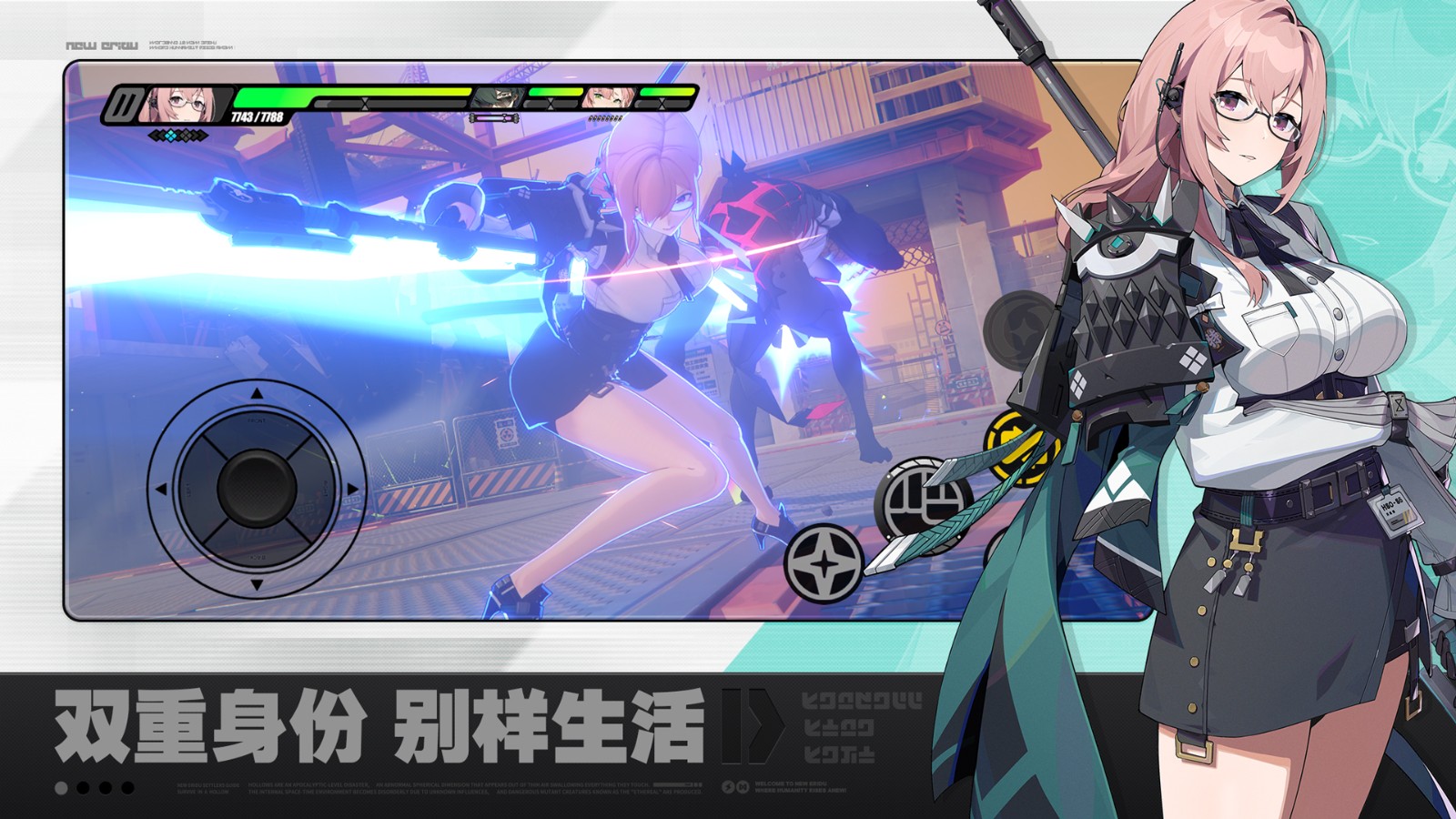Viewport: 1456px width, 819px height.
Task: Click the lightning social media icon
Action: coord(728,786)
